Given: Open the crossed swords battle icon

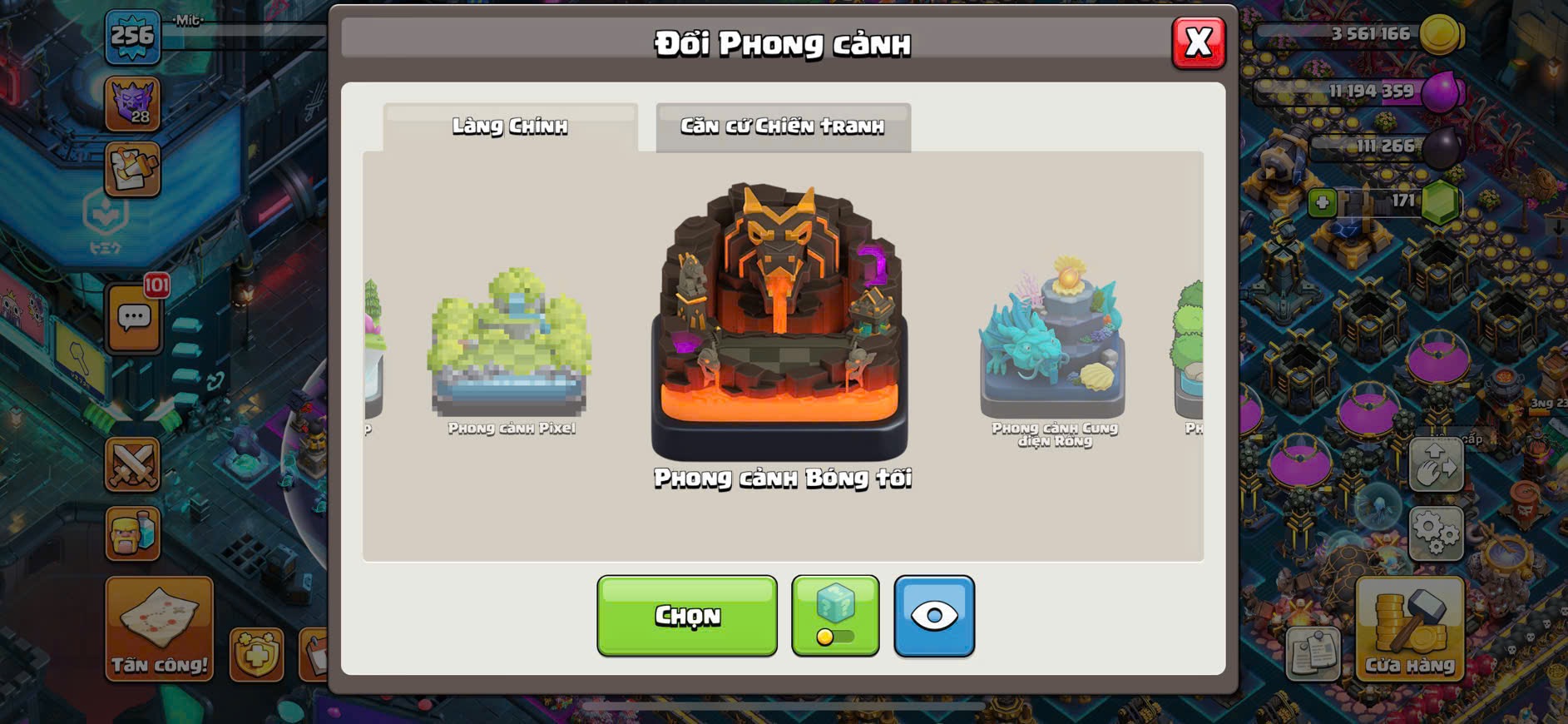Looking at the screenshot, I should pos(132,464).
